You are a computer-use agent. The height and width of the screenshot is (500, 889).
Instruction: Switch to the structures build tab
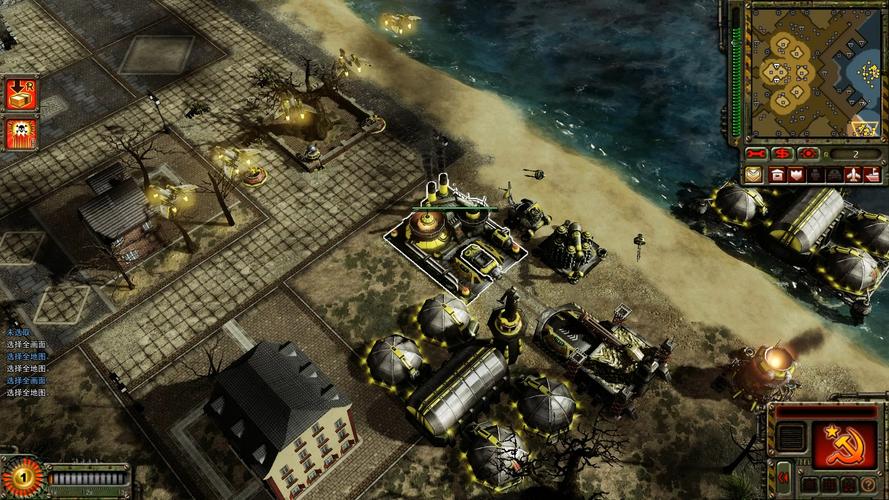tap(777, 174)
